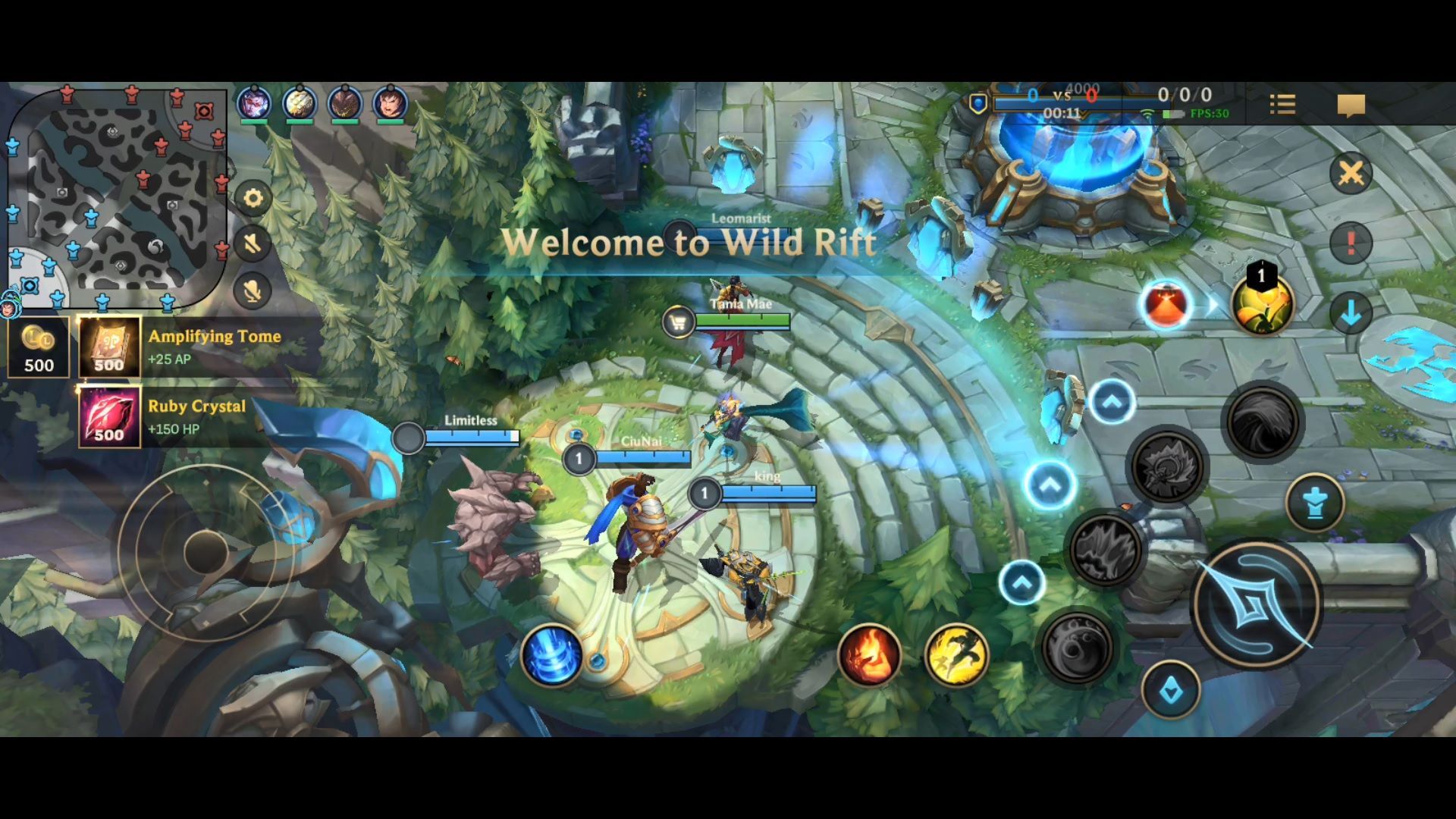
Task: Open the in-game settings gear
Action: (253, 199)
